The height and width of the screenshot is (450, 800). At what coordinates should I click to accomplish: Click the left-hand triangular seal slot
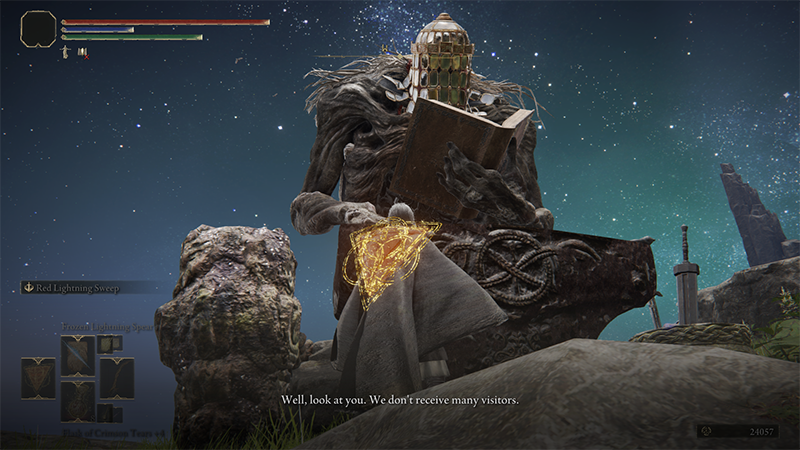38,378
